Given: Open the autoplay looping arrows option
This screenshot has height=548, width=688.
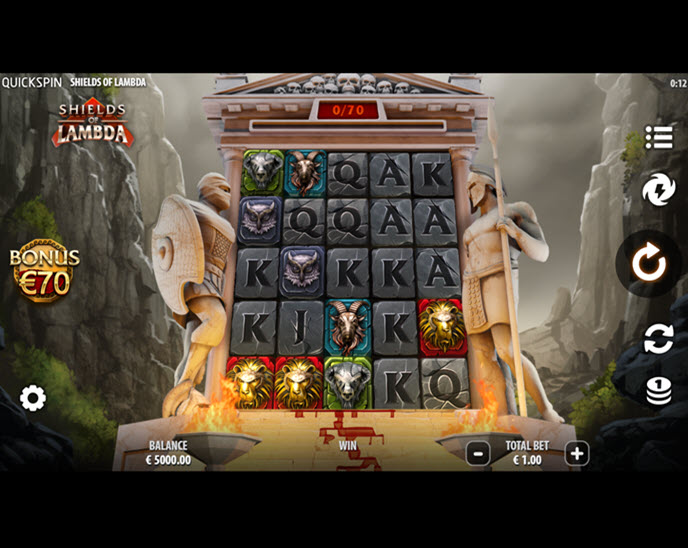Looking at the screenshot, I should coord(659,338).
